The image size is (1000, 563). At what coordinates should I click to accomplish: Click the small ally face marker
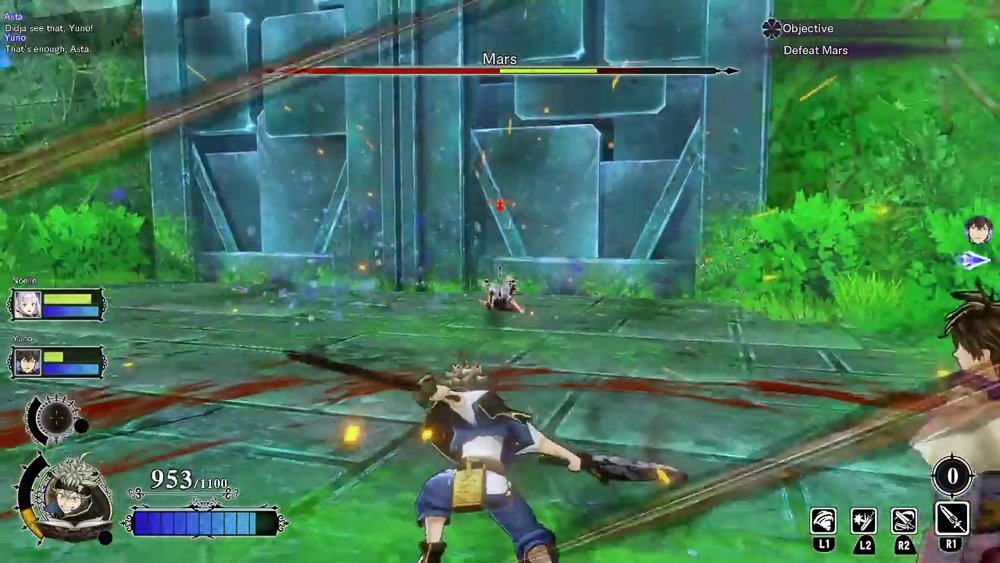pyautogui.click(x=979, y=230)
